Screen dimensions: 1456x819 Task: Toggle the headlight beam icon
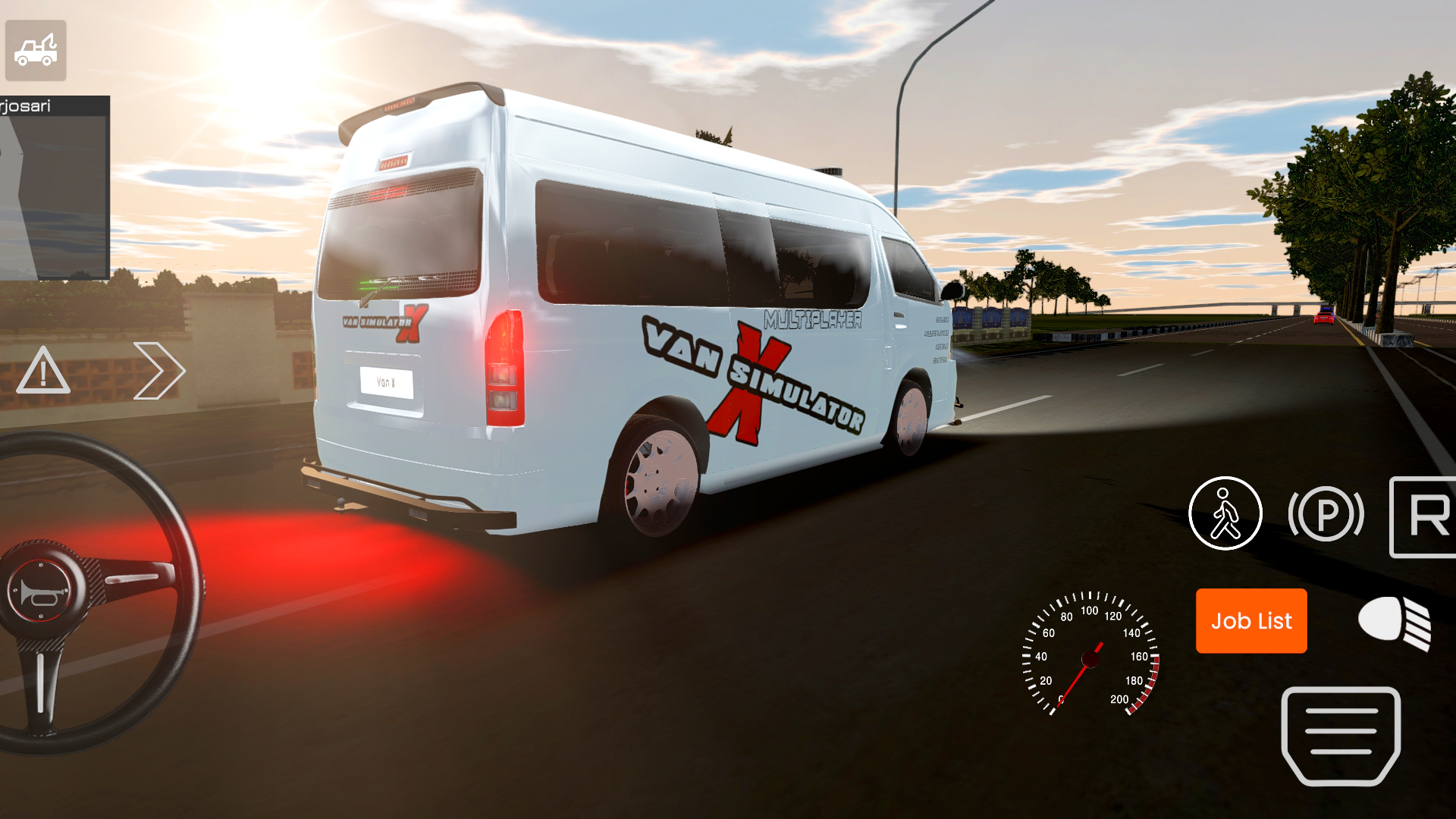1392,625
